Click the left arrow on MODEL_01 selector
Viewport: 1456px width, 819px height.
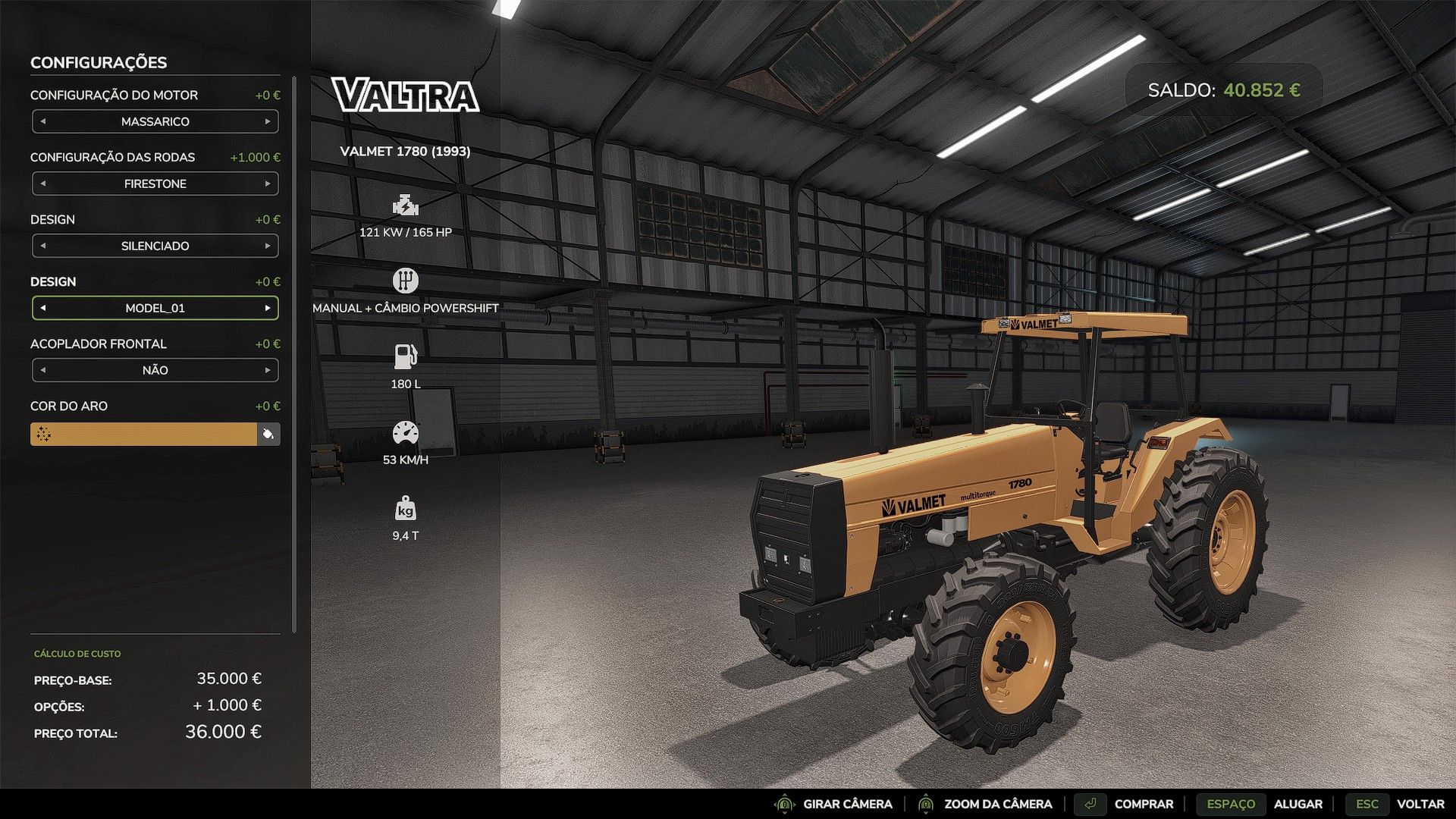pyautogui.click(x=42, y=308)
